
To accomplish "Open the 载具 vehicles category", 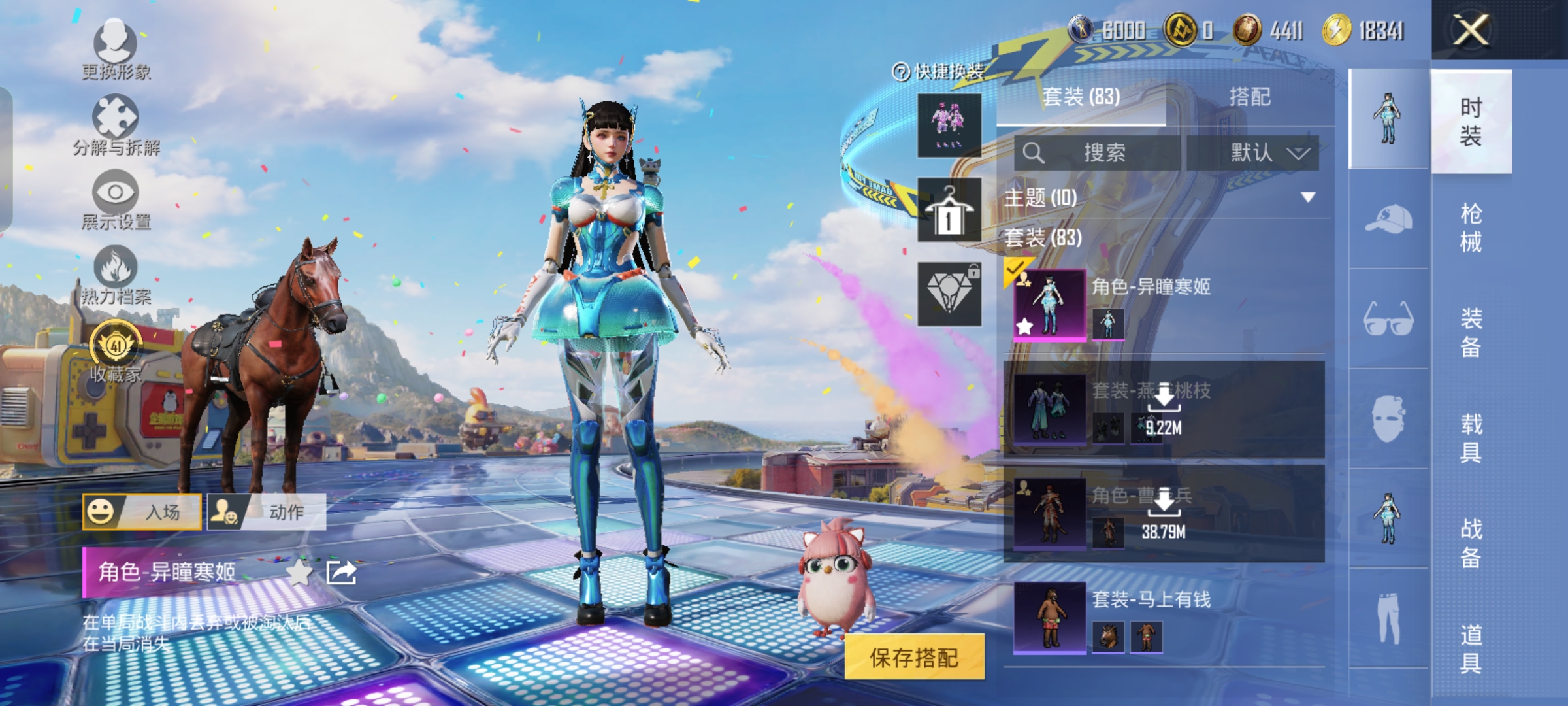I will [1471, 438].
